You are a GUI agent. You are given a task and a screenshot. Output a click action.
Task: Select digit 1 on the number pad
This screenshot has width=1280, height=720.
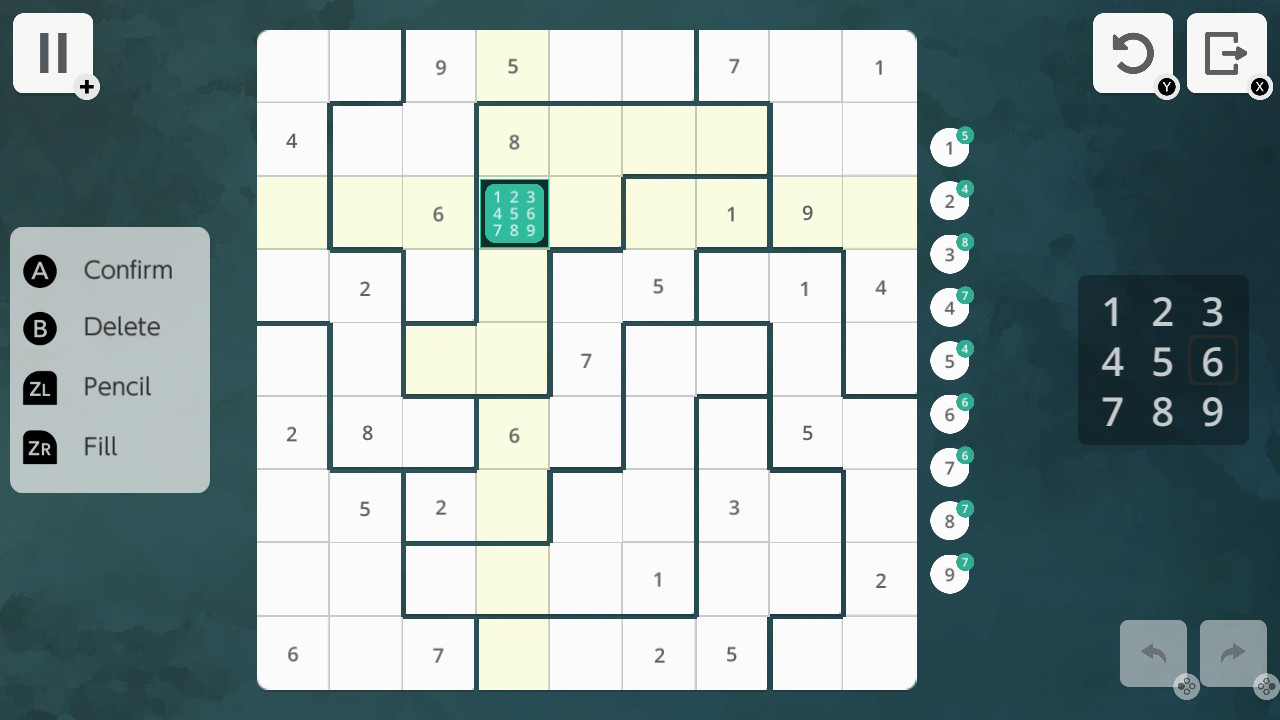(x=1112, y=312)
